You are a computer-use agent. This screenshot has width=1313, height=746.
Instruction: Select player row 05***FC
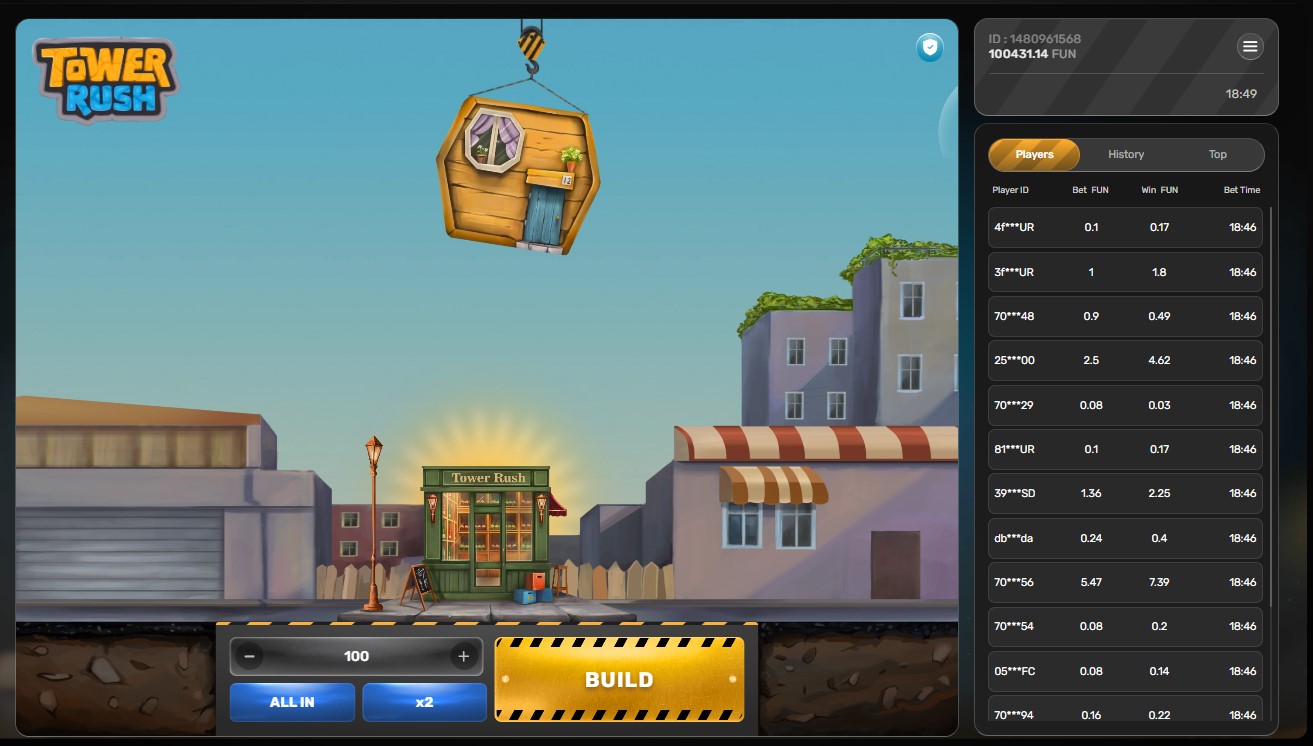point(1125,671)
